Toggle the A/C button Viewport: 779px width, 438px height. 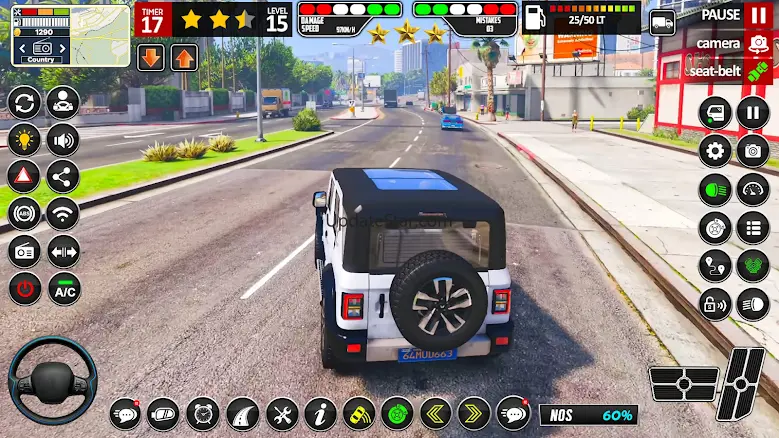click(63, 288)
